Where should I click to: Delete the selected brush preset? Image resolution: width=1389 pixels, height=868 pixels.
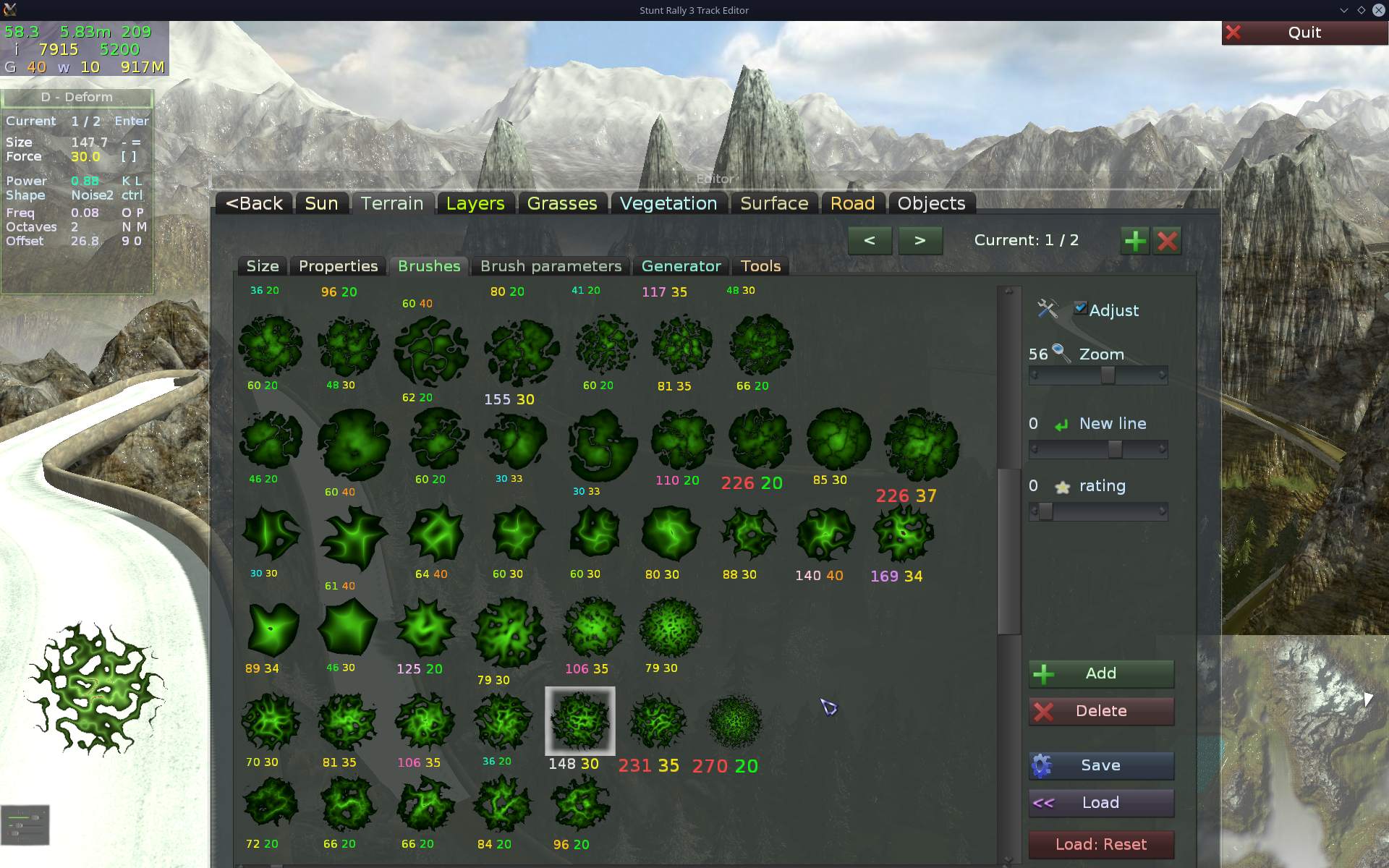pos(1100,711)
